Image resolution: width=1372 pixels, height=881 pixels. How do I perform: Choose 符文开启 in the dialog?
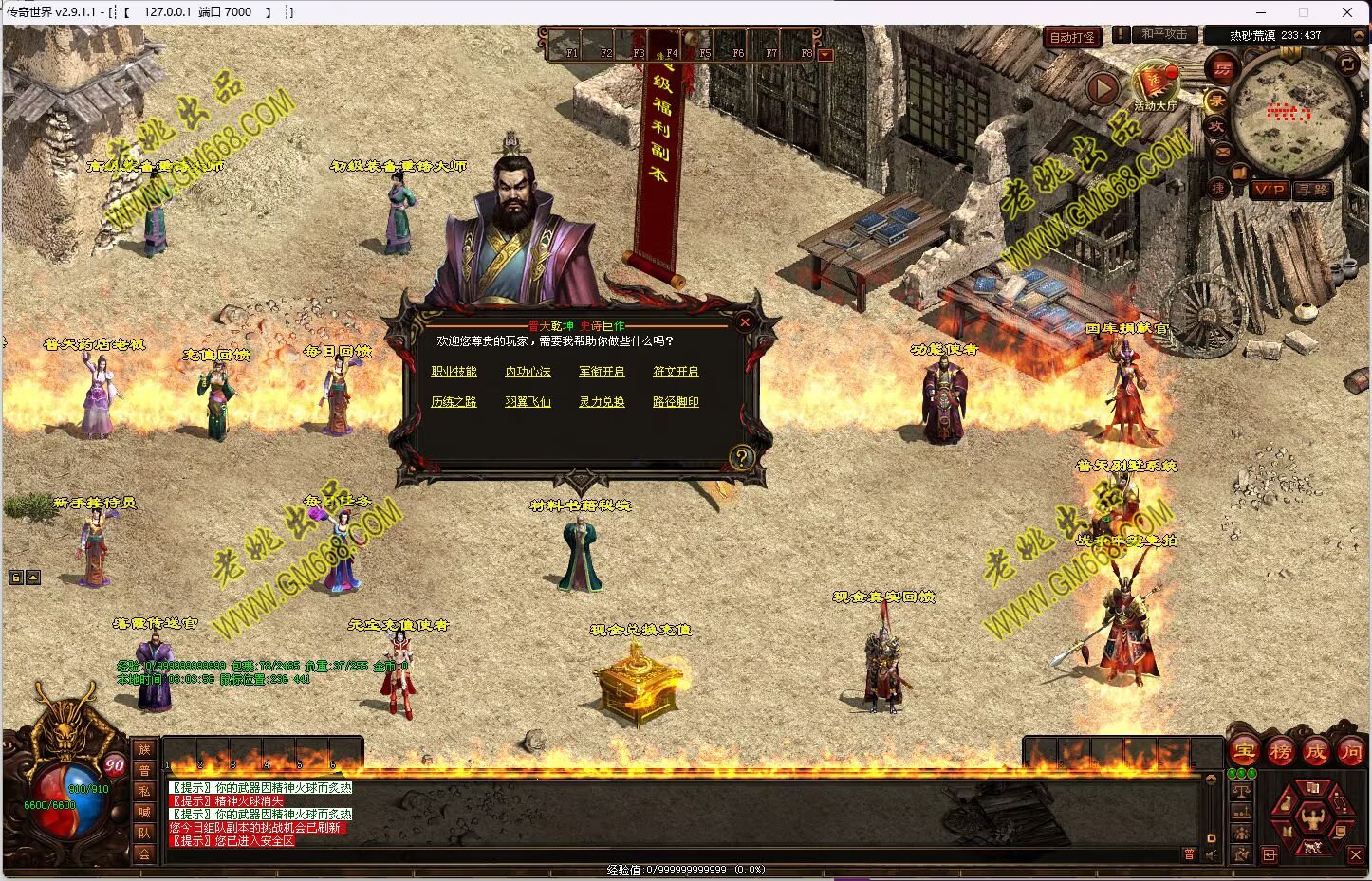[676, 372]
